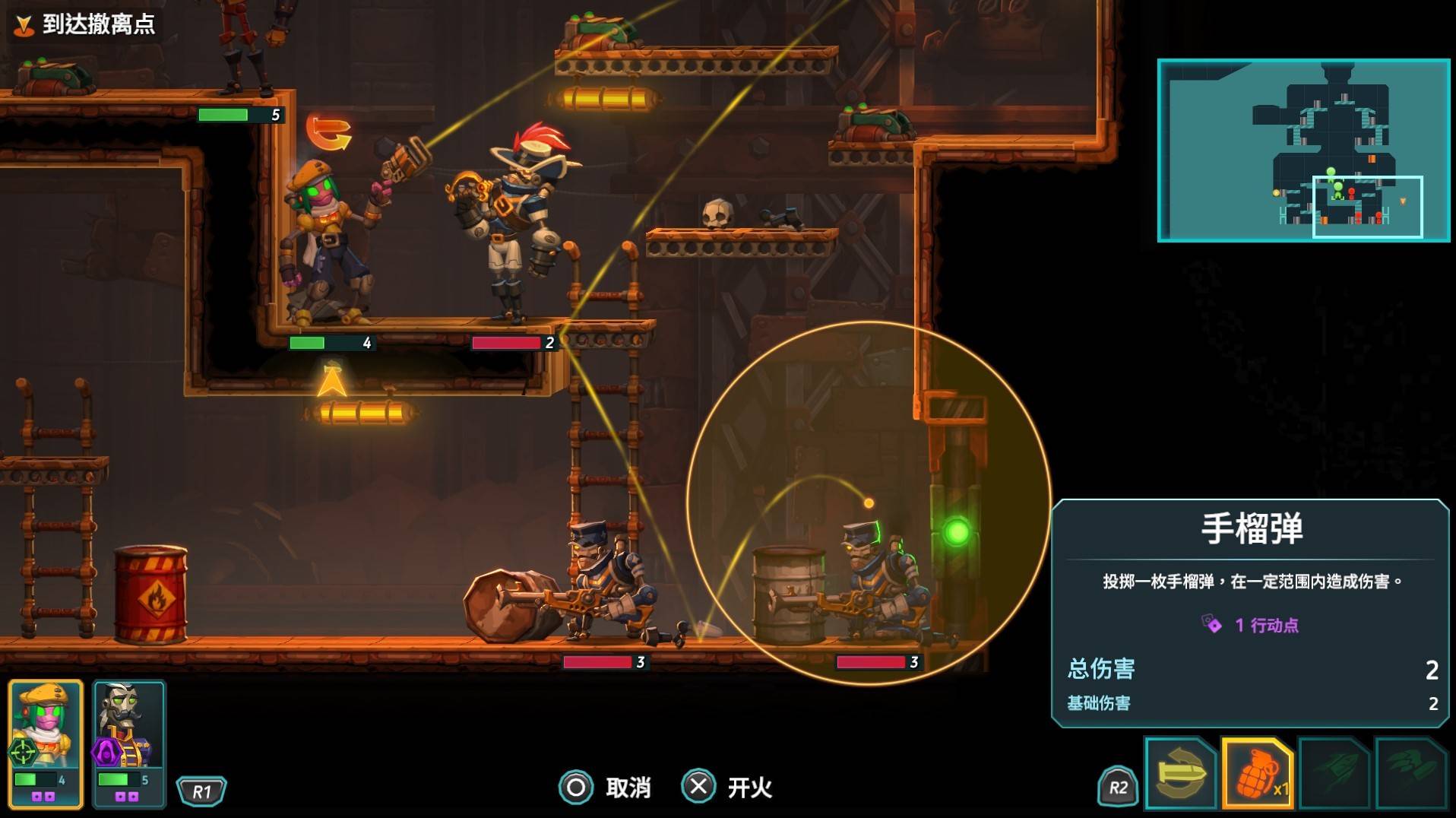This screenshot has width=1456, height=818.
Task: Switch to the mustached officer character portrait
Action: point(128,741)
